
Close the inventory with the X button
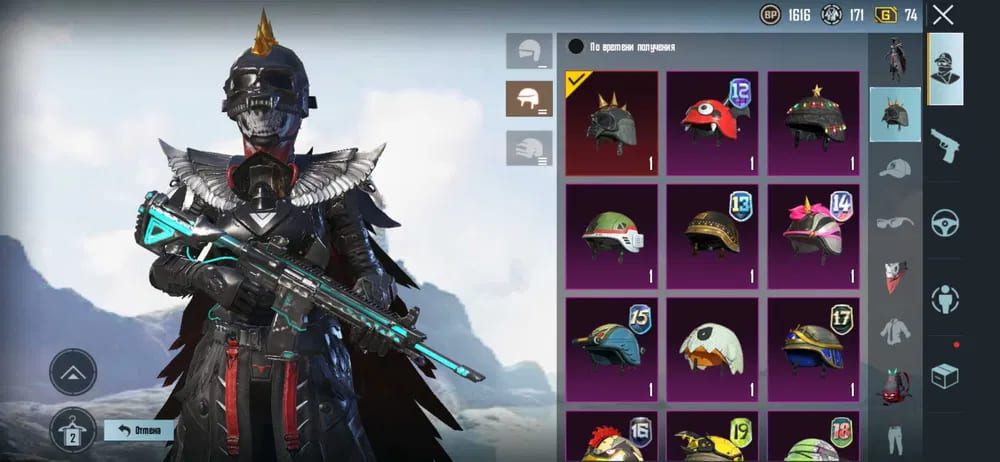(x=943, y=15)
